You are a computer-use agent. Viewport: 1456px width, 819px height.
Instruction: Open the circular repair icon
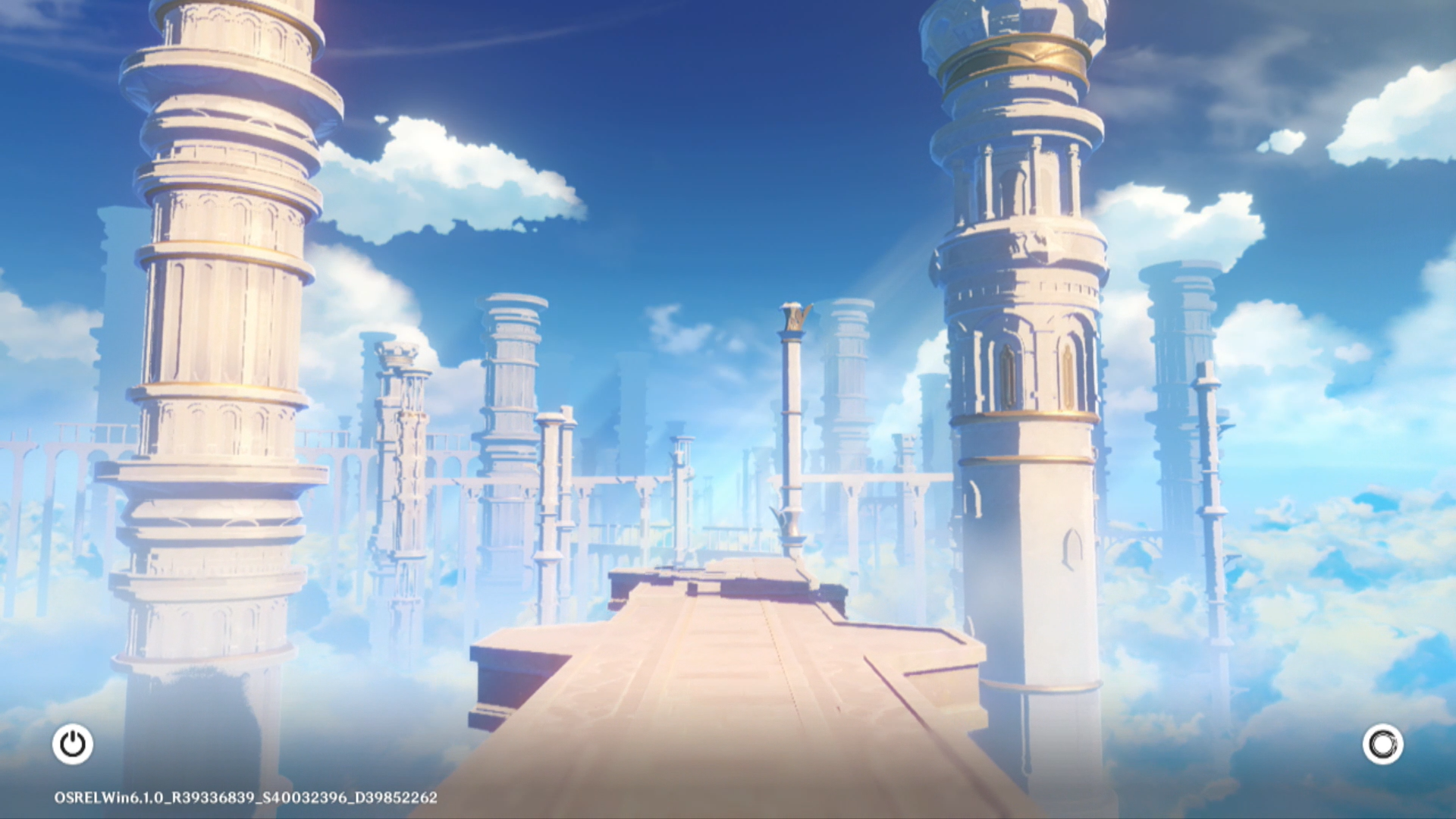(1382, 744)
